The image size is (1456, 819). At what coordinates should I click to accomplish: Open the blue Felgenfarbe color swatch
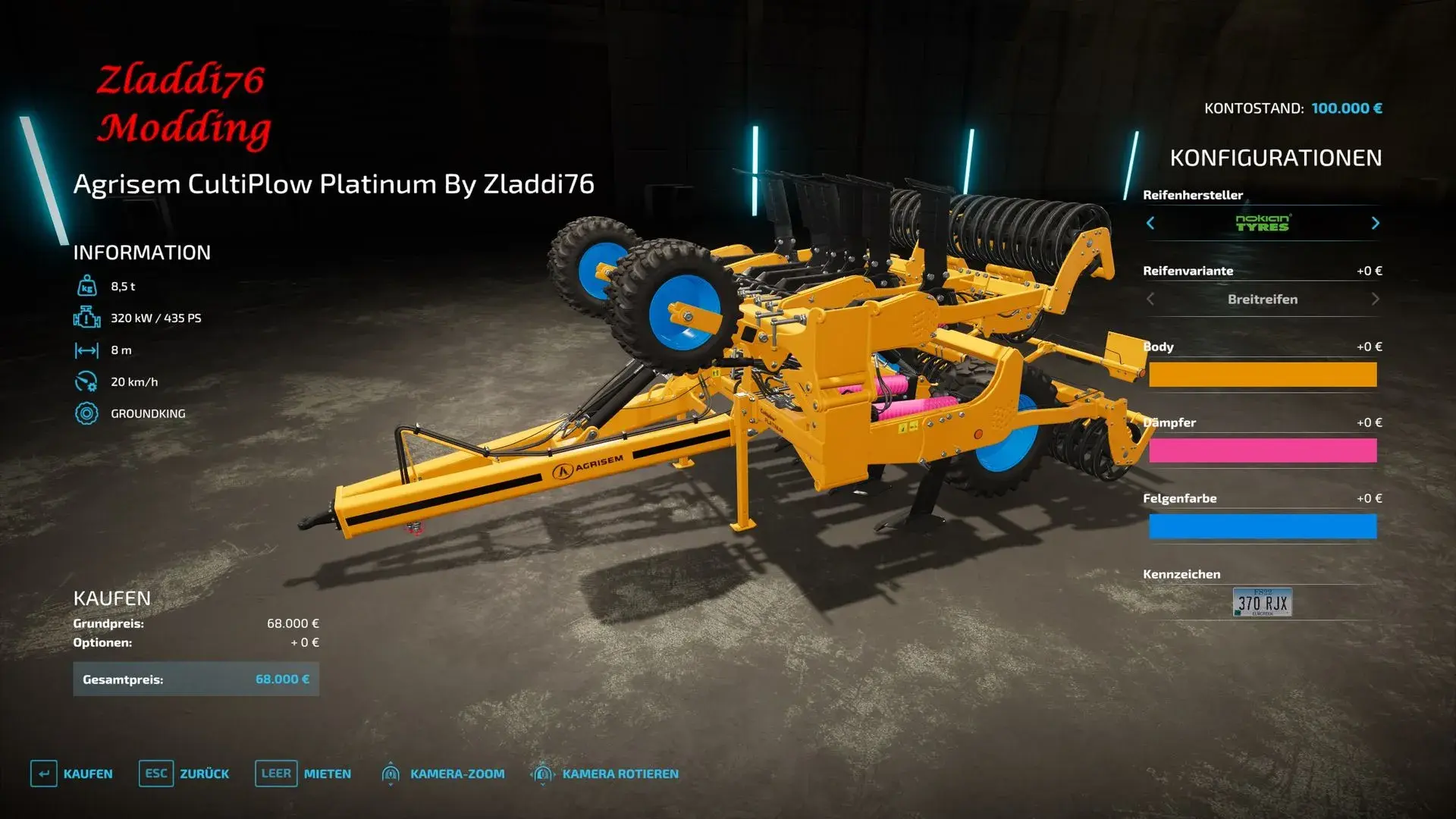pyautogui.click(x=1262, y=526)
